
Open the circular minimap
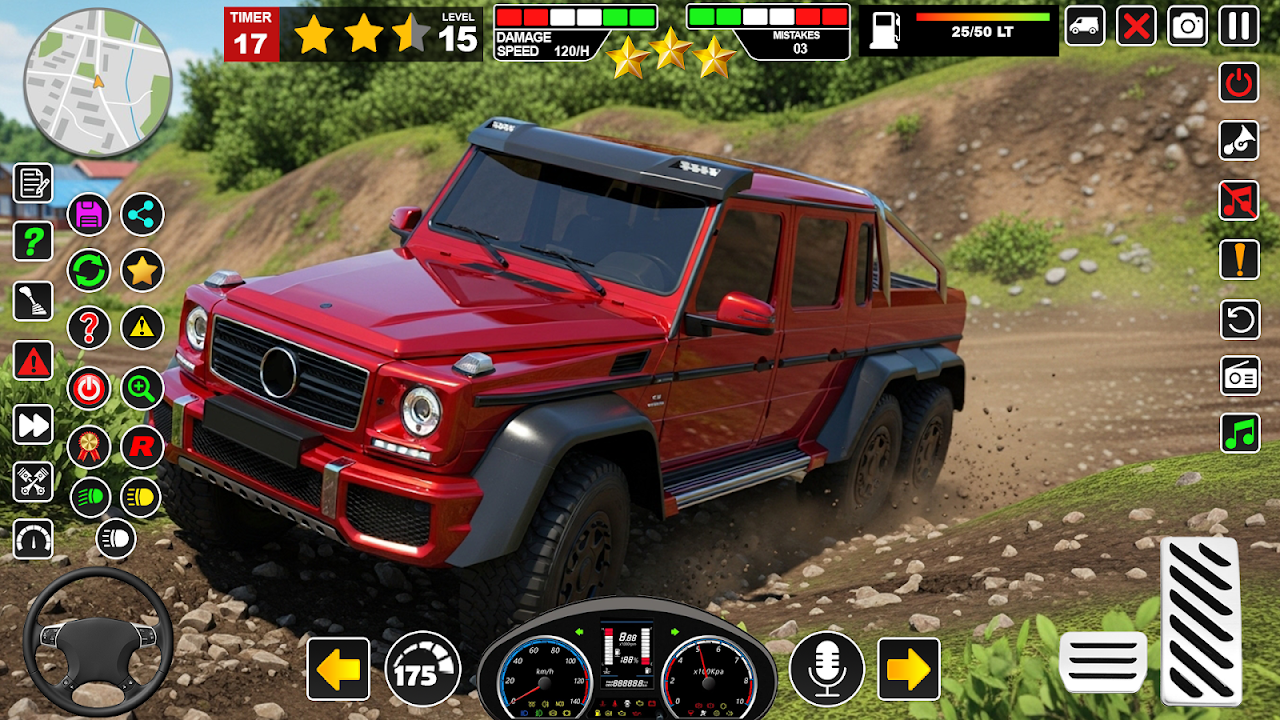[97, 83]
